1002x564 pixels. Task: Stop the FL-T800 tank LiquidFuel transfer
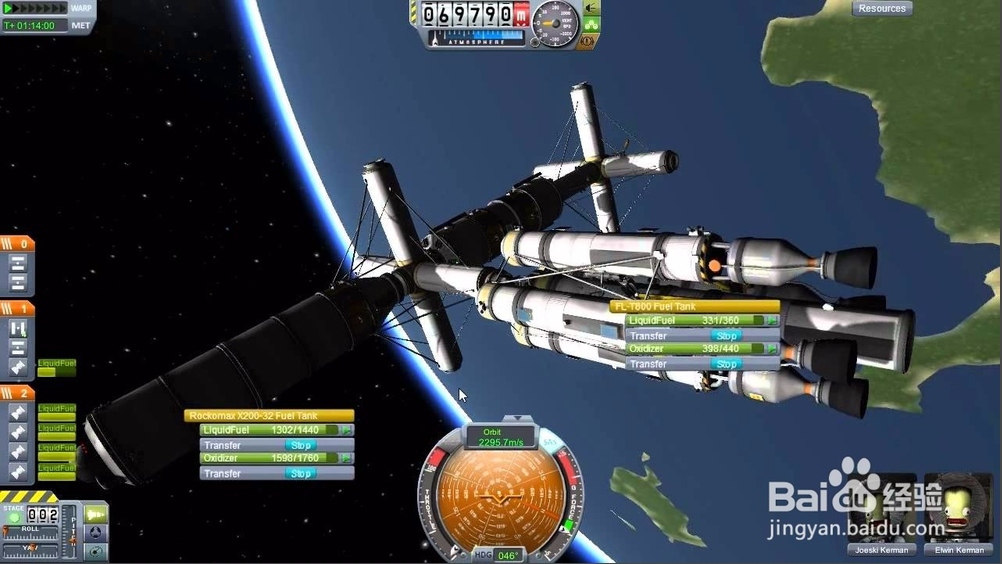pos(726,336)
